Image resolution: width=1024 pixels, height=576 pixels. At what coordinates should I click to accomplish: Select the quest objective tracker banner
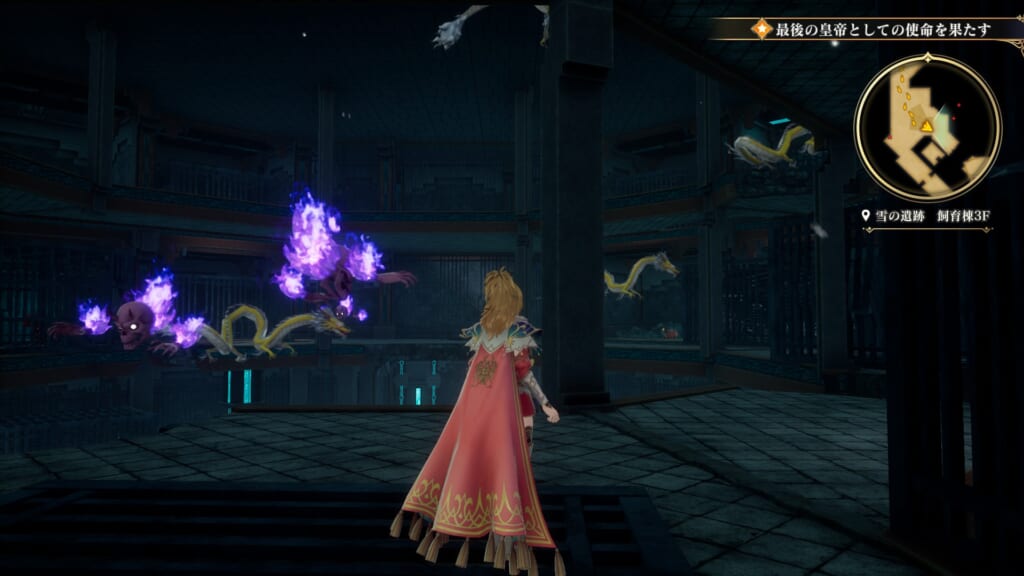pyautogui.click(x=866, y=28)
